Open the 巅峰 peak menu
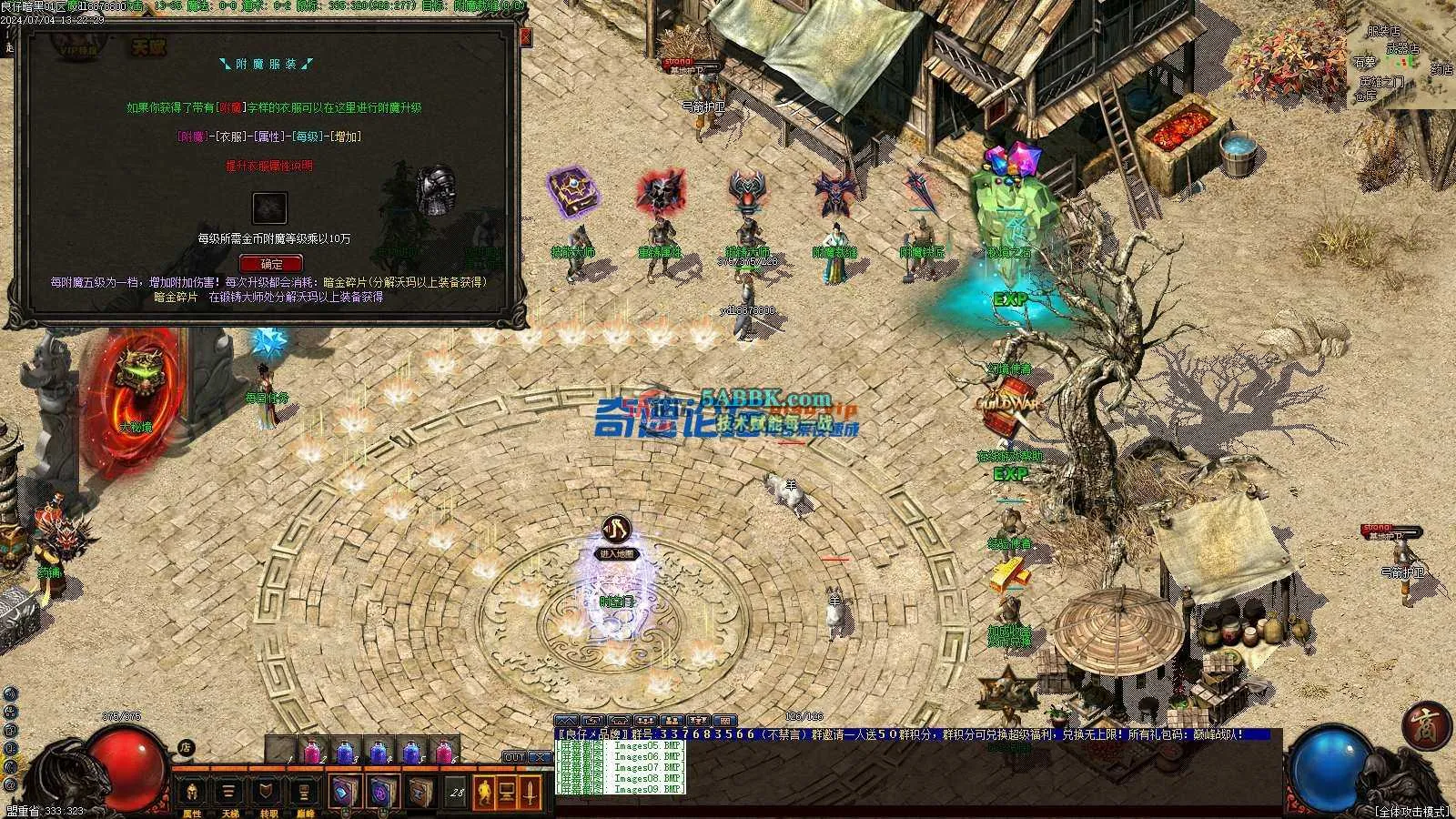Screen dimensions: 1456x819 303,794
